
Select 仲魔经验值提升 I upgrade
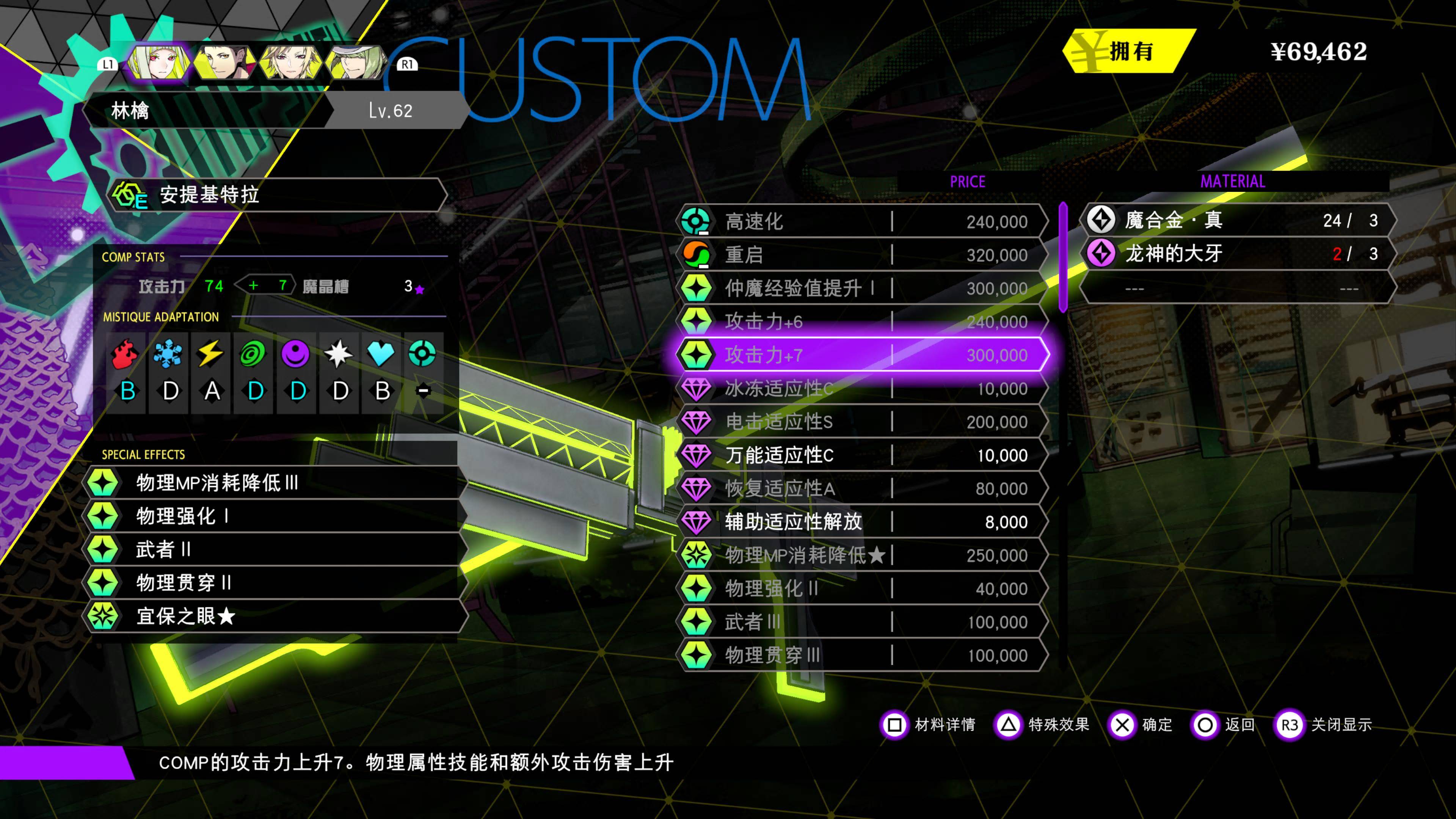coord(862,288)
